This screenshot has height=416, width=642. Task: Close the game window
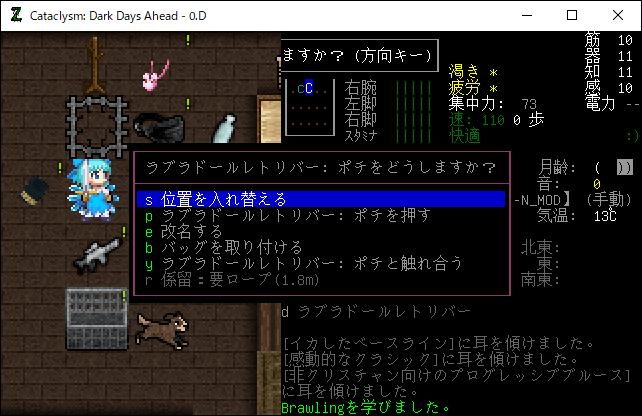pyautogui.click(x=617, y=15)
